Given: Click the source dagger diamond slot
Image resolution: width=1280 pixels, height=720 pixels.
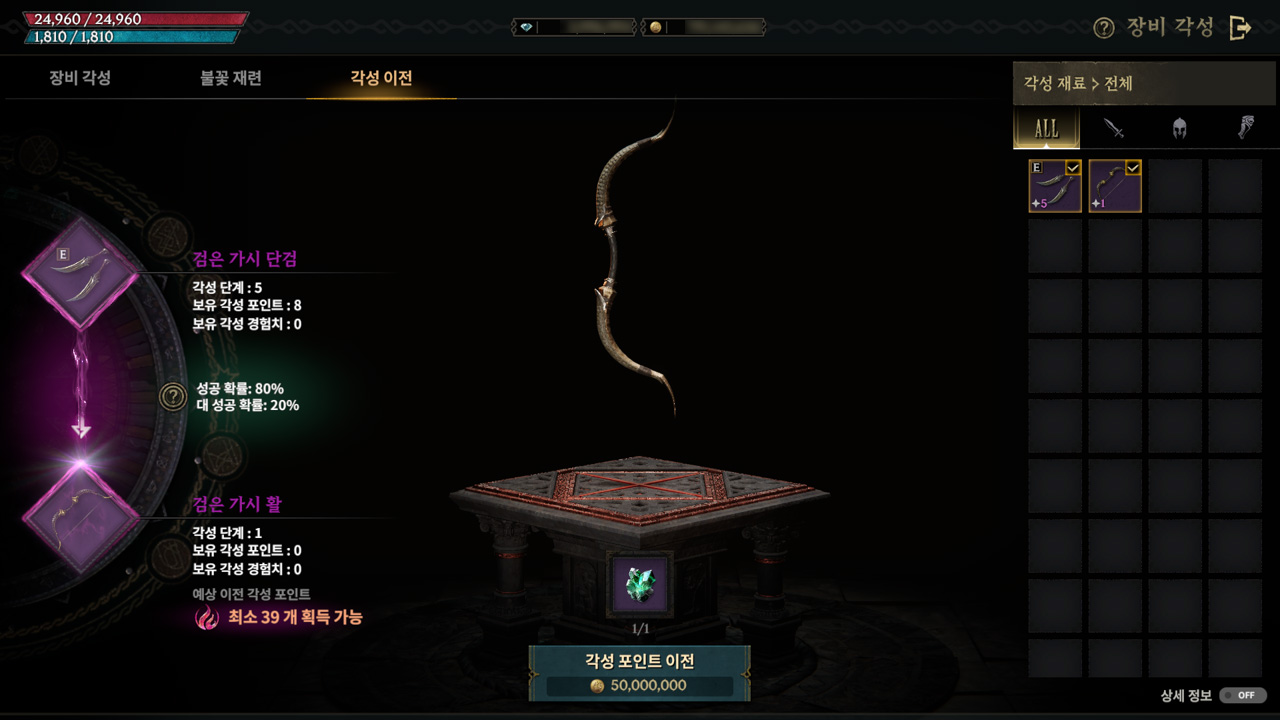Looking at the screenshot, I should [x=80, y=273].
